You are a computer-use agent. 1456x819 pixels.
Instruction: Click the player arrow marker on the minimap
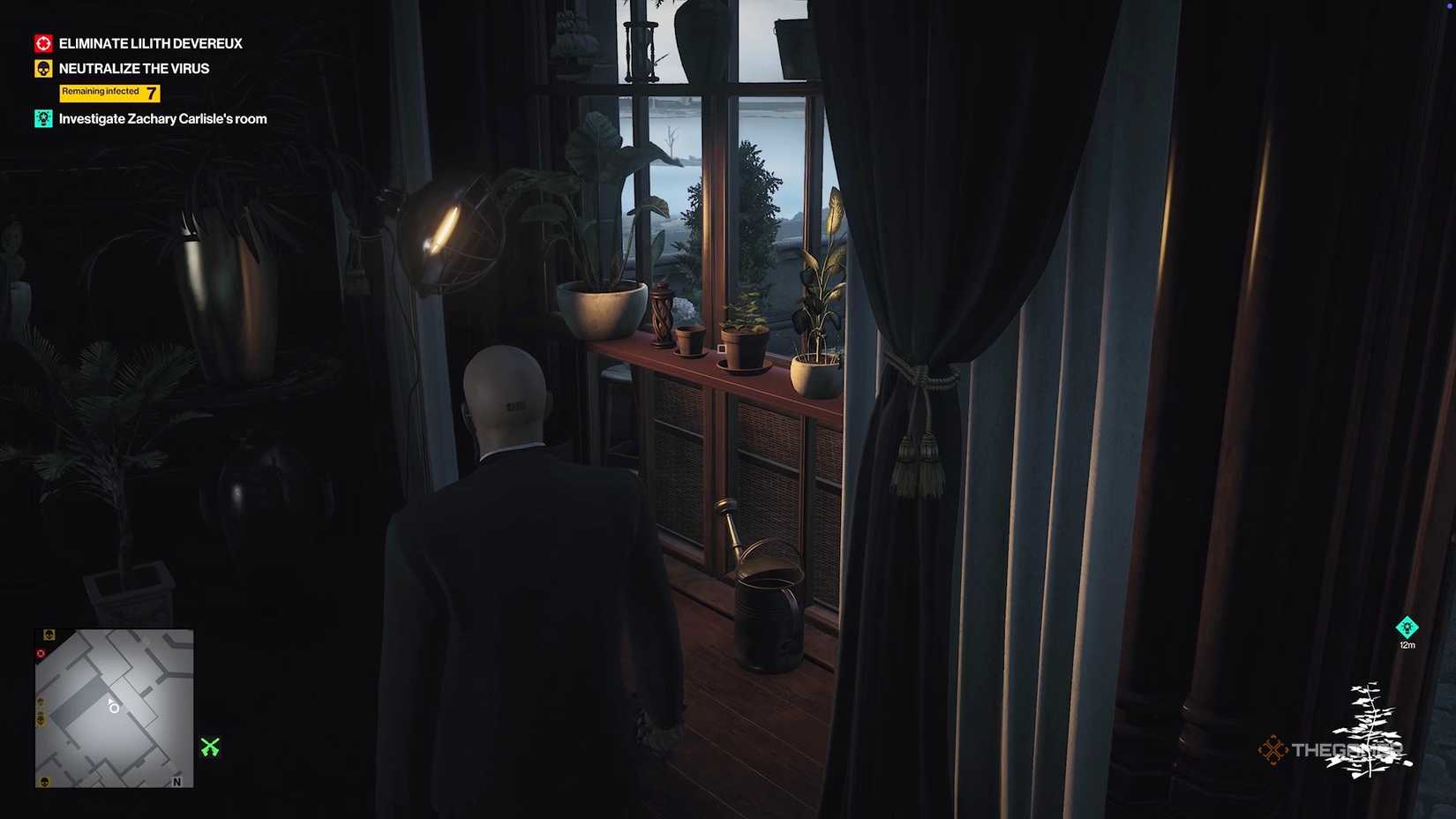click(111, 704)
